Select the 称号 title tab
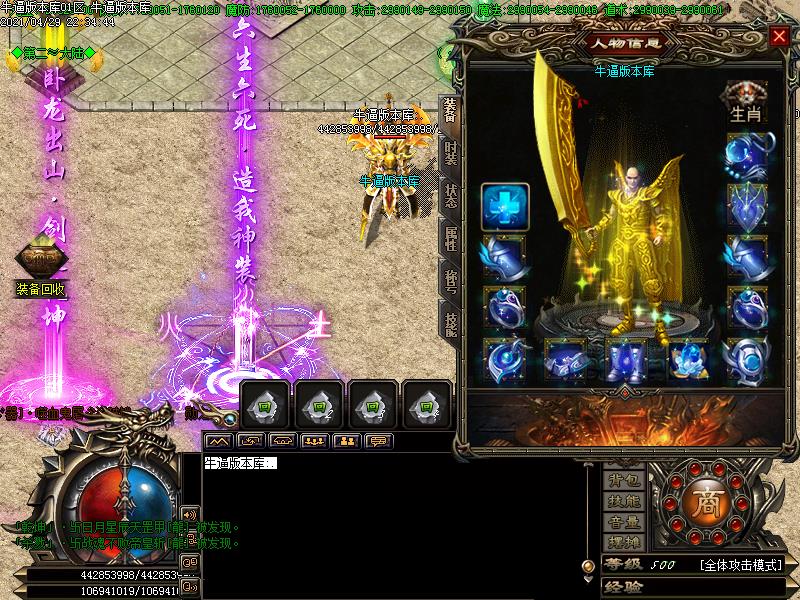Image resolution: width=800 pixels, height=600 pixels. click(451, 282)
